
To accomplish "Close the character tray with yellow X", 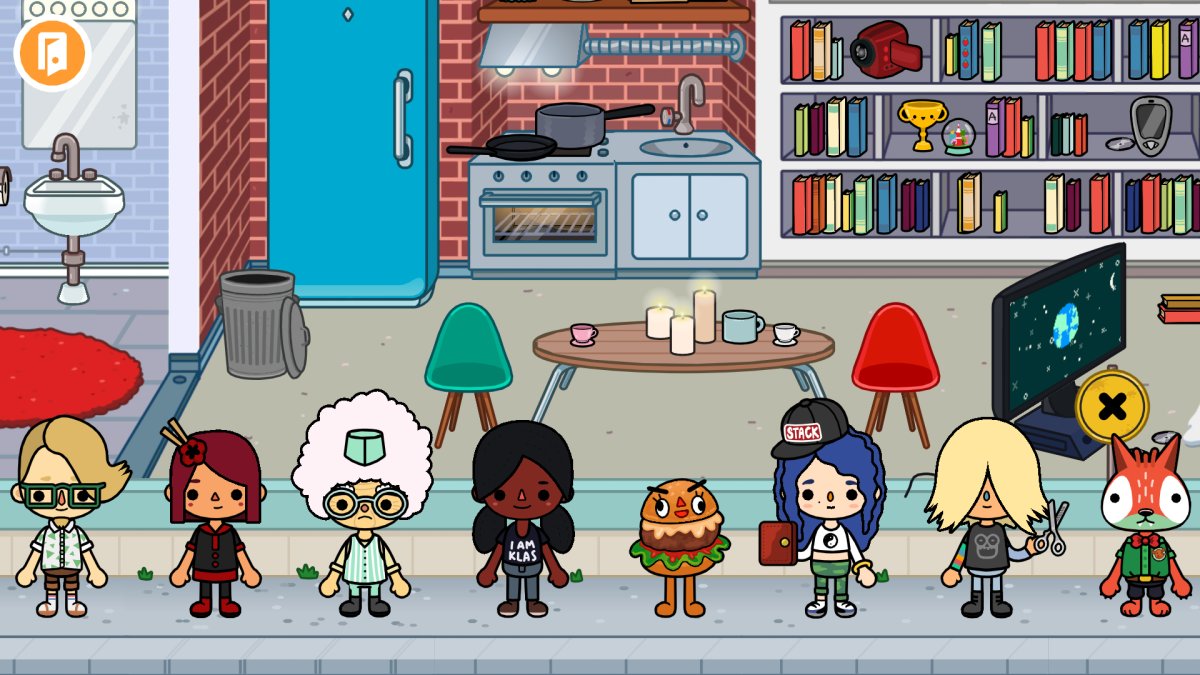I will coord(1112,406).
